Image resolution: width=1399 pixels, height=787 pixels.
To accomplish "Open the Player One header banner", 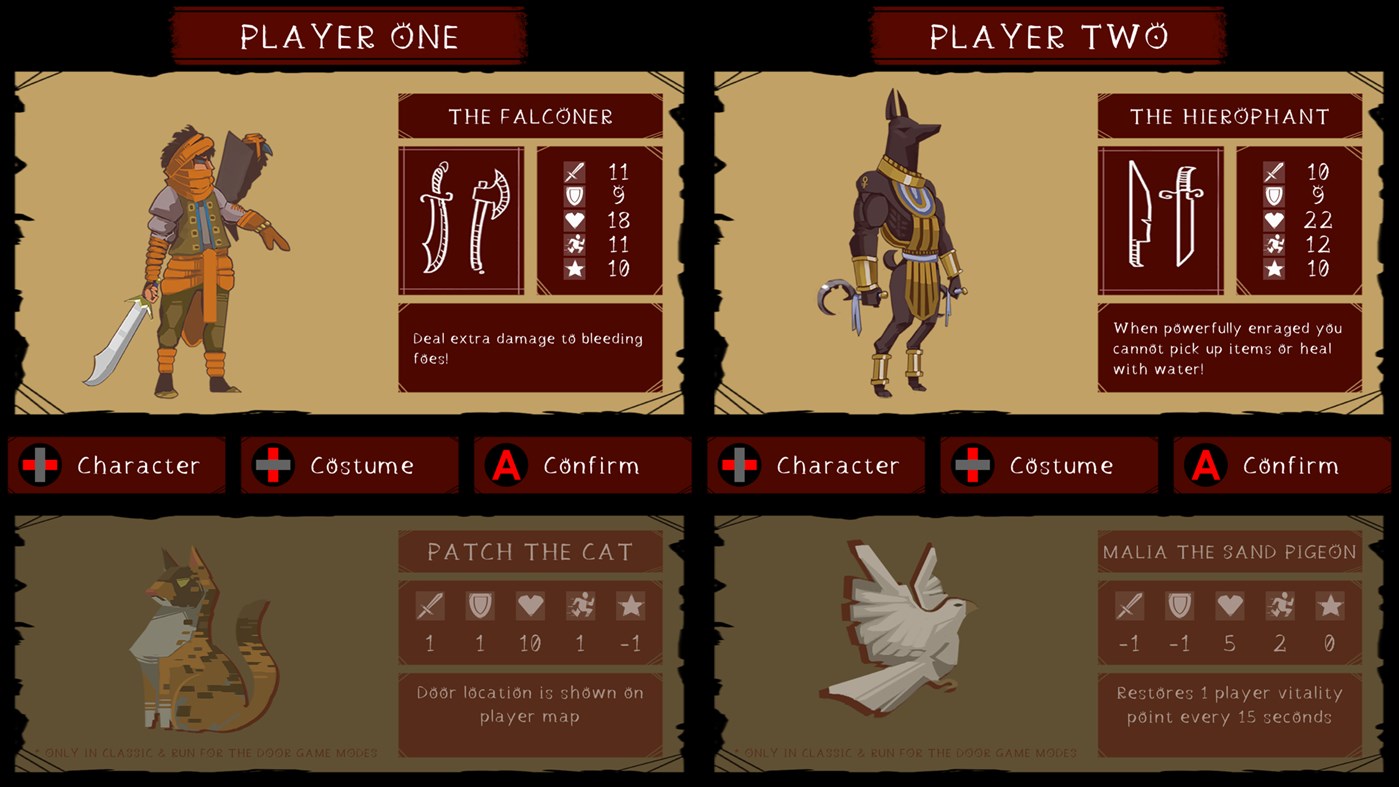I will (x=348, y=35).
